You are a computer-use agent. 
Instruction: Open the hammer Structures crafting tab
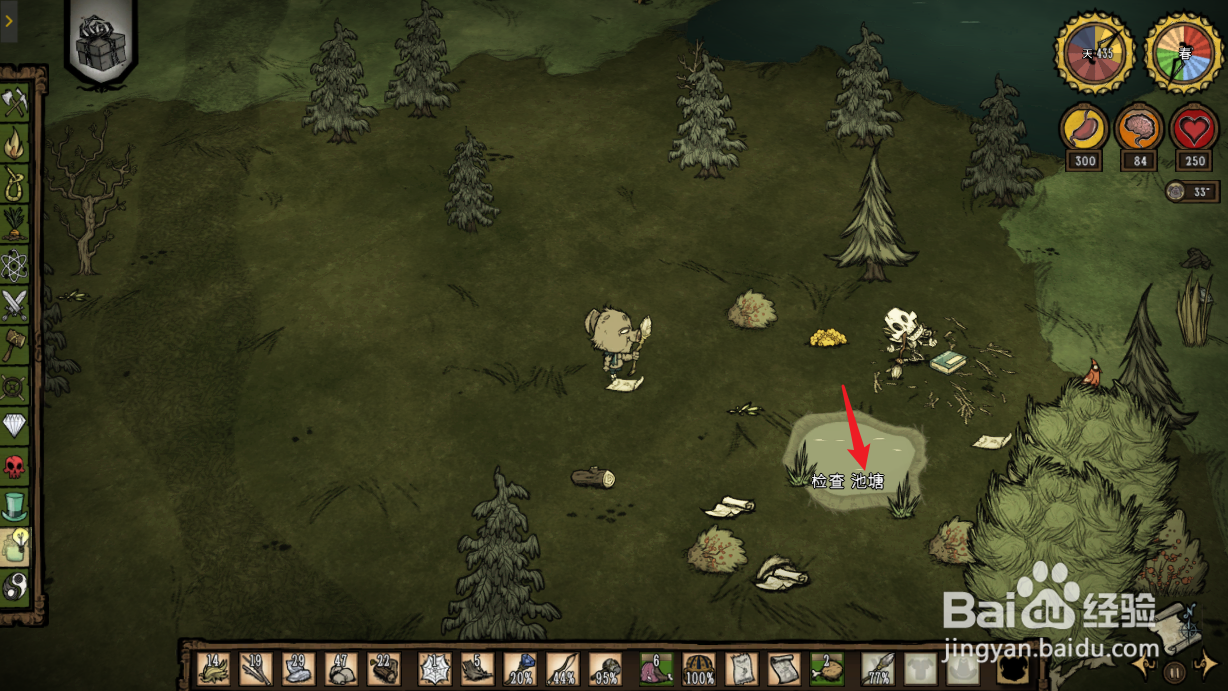pyautogui.click(x=15, y=343)
